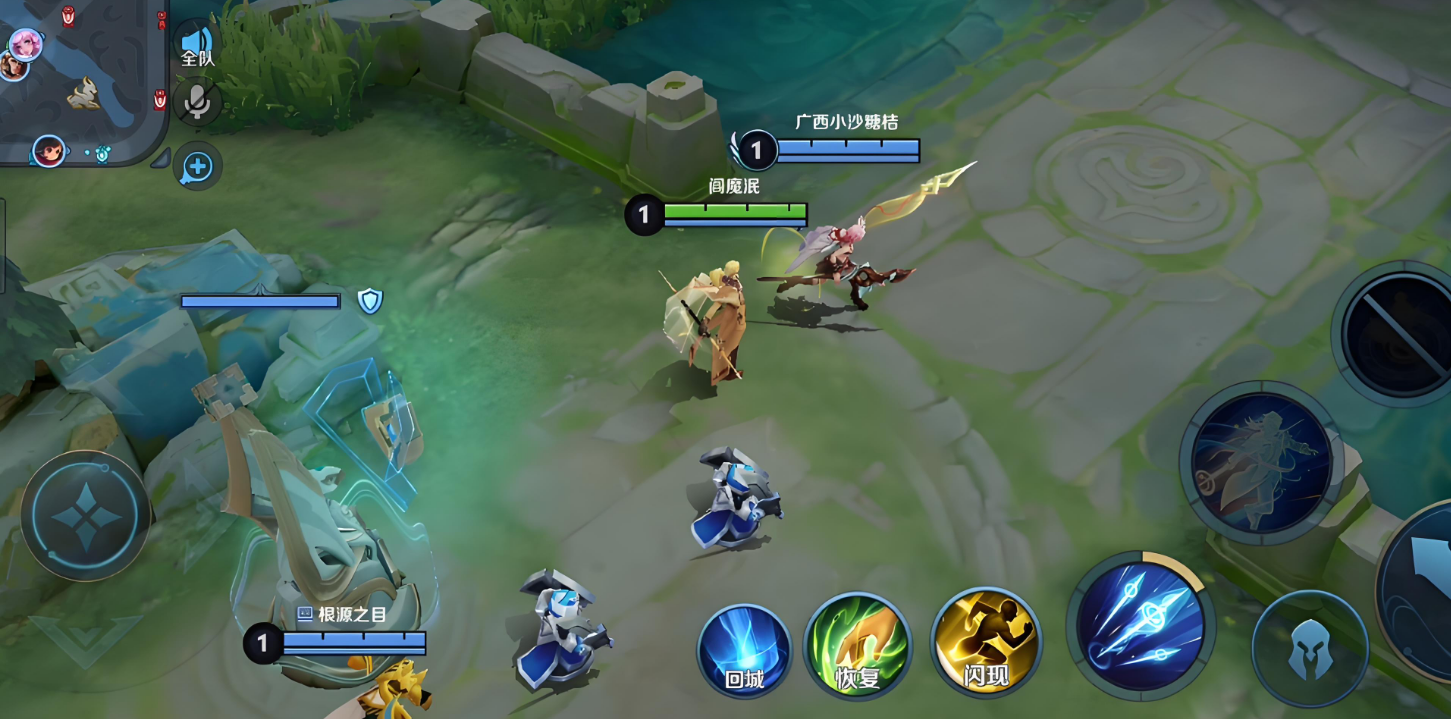
Task: Activate the 回城 recall spell
Action: click(x=744, y=650)
